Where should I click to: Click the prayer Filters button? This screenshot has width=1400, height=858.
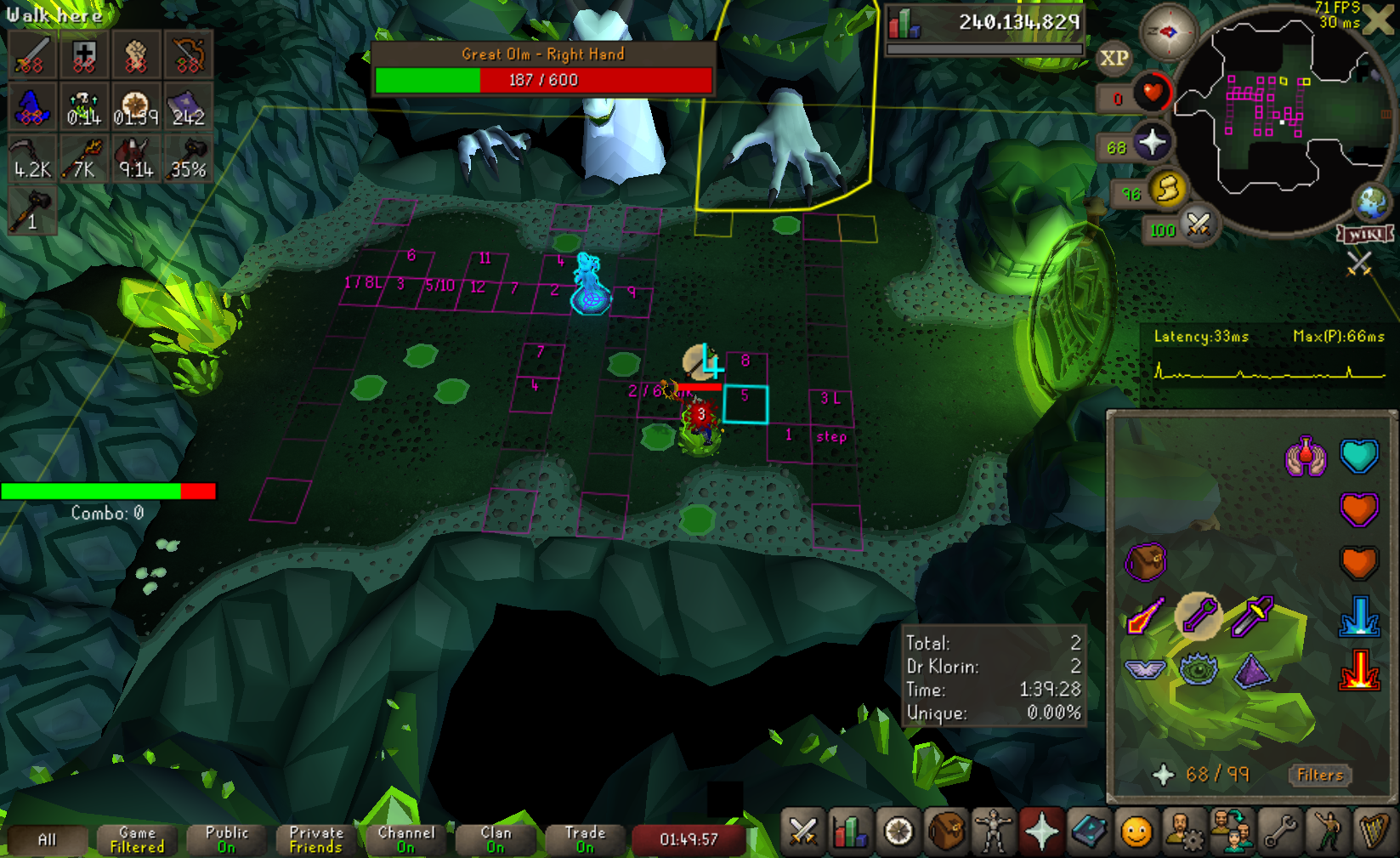pos(1320,775)
